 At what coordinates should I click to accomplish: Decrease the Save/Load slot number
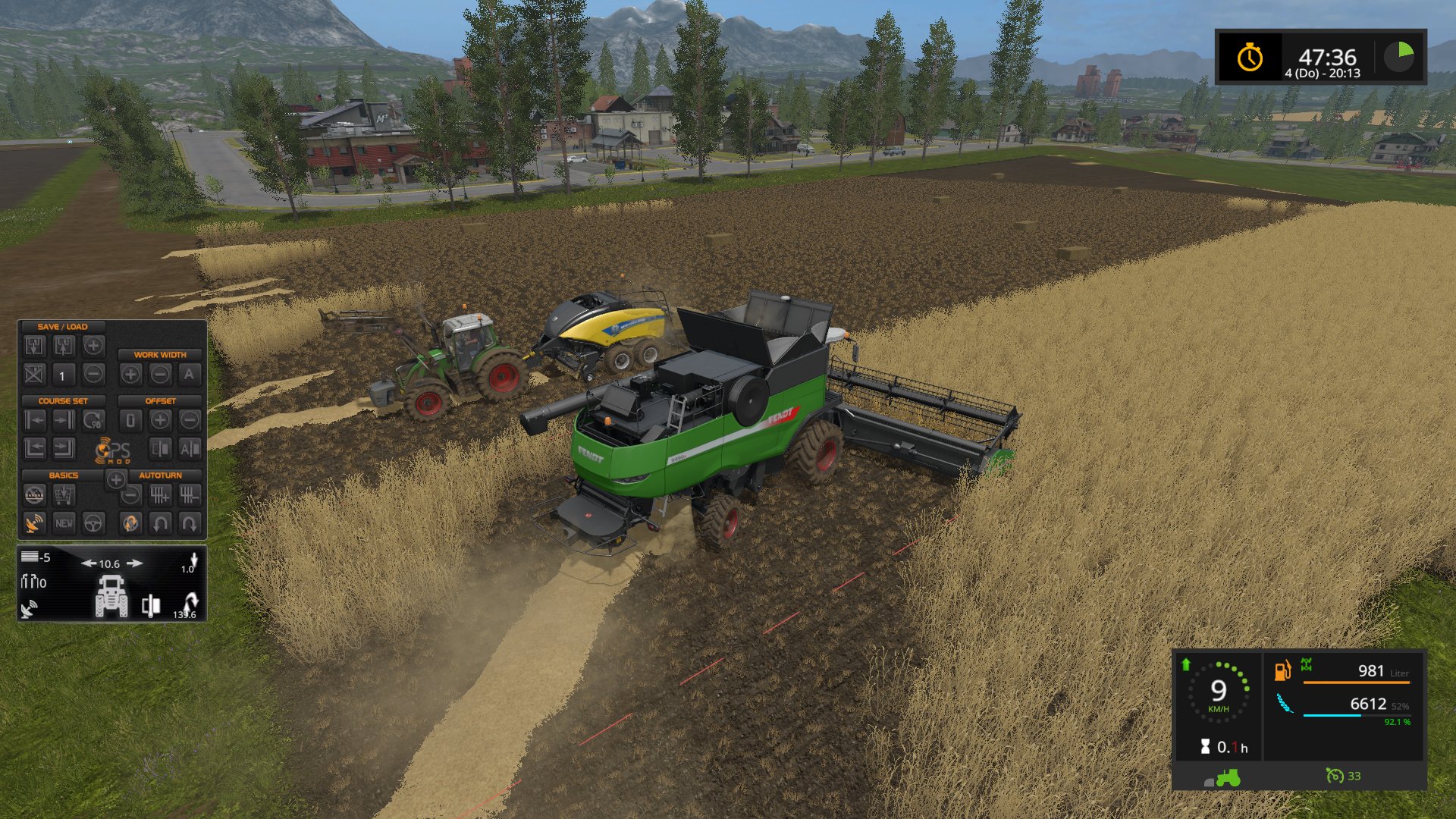tap(93, 374)
